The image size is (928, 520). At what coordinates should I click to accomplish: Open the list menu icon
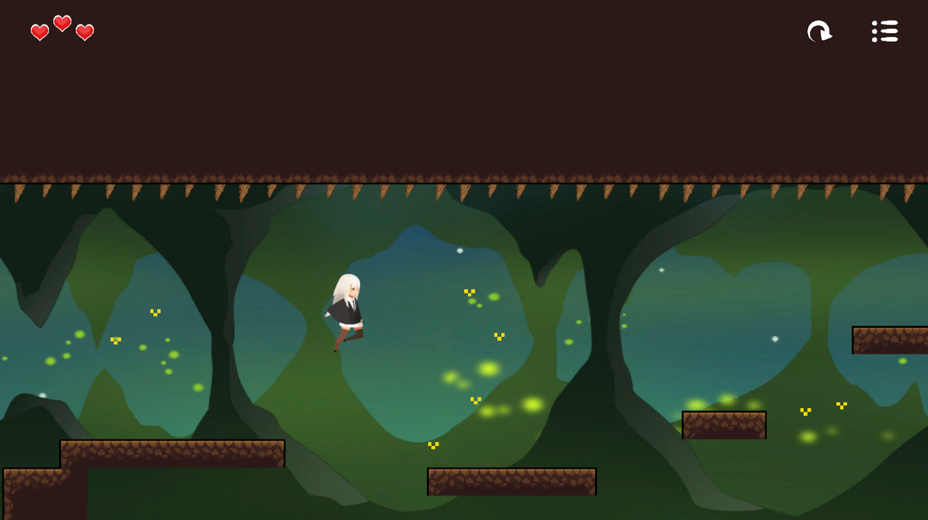click(x=884, y=32)
